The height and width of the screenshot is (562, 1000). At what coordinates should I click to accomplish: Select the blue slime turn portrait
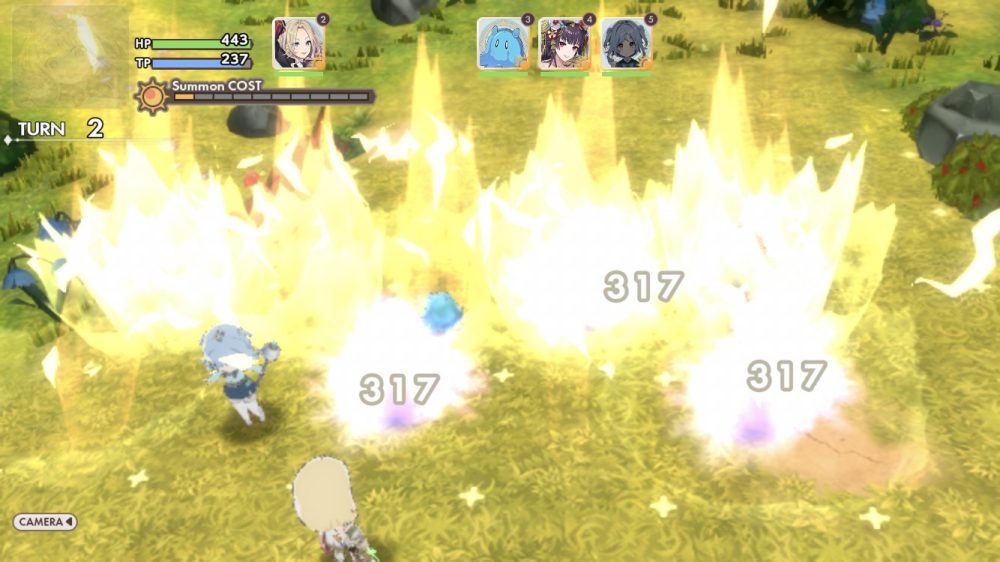[x=502, y=44]
